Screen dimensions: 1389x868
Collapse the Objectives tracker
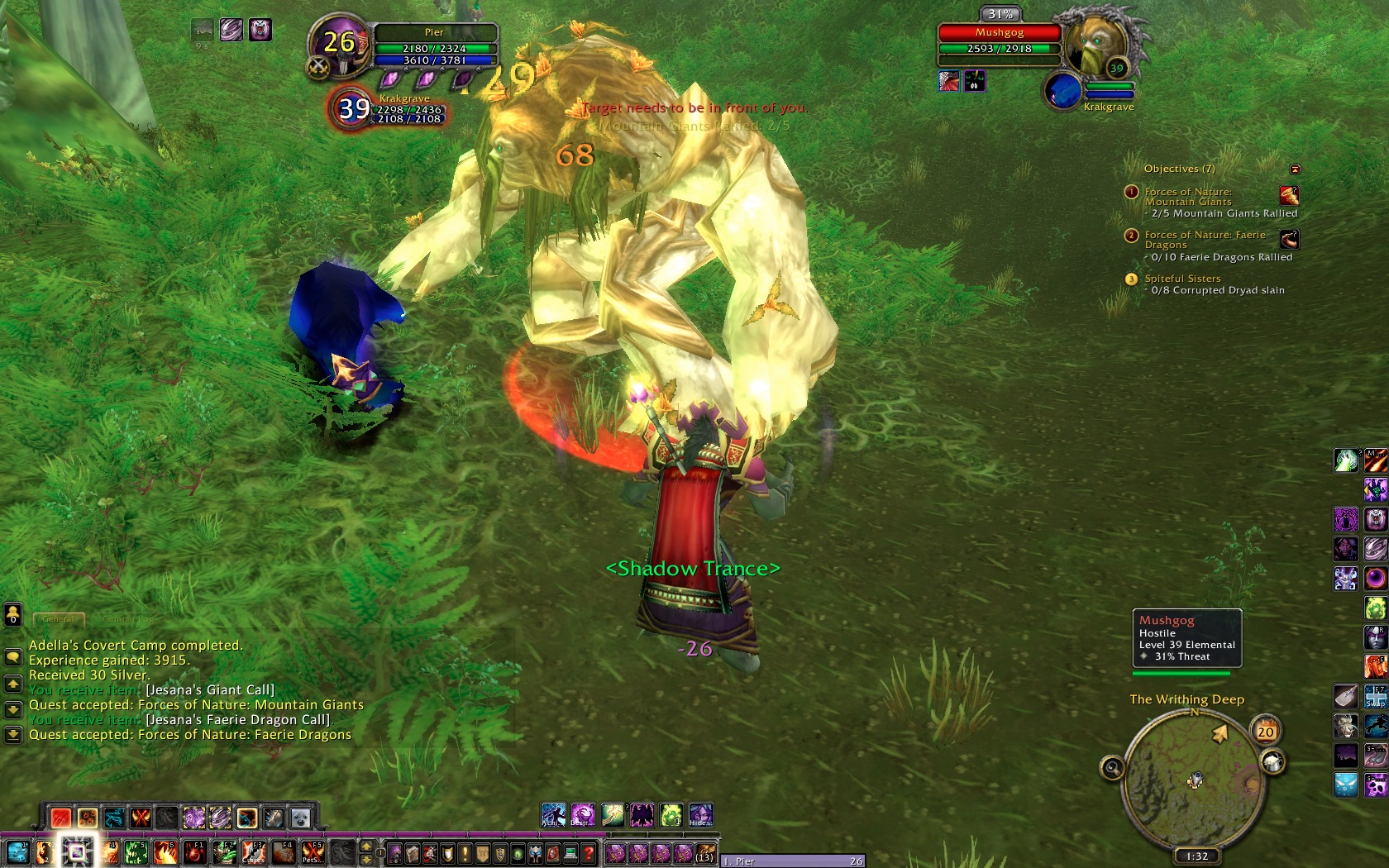pos(1296,169)
